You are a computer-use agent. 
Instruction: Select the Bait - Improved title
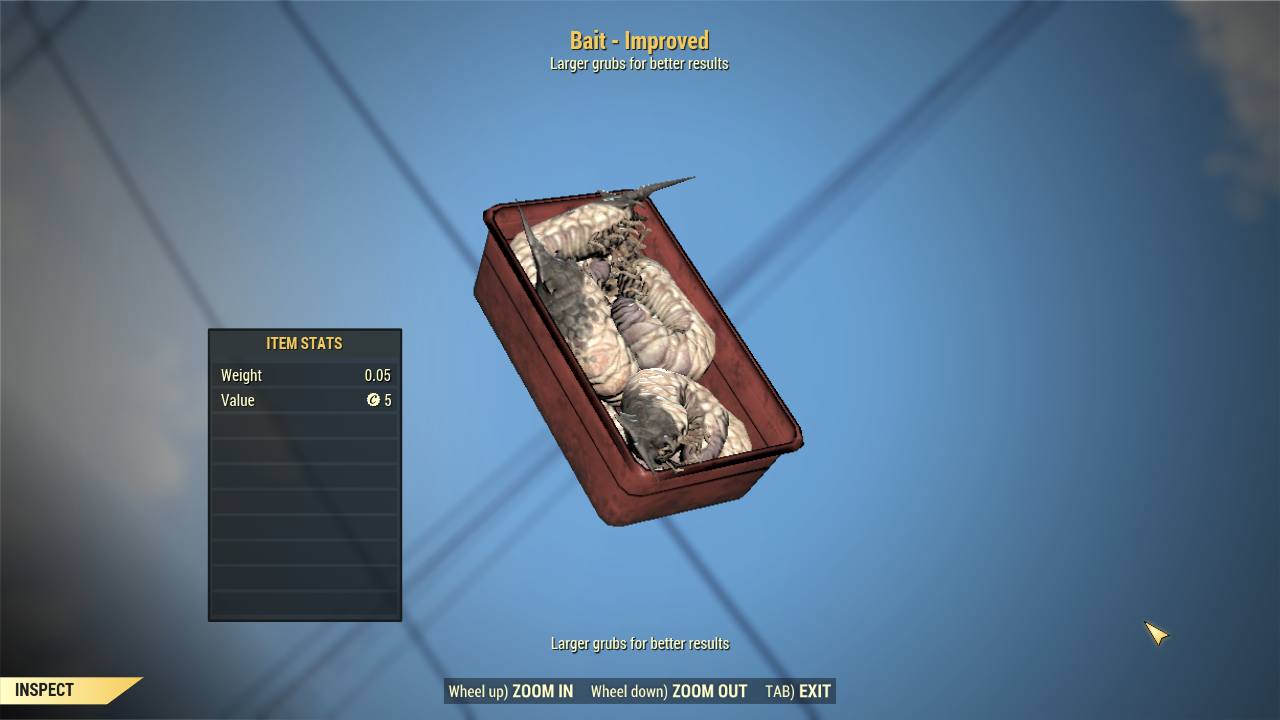(638, 41)
